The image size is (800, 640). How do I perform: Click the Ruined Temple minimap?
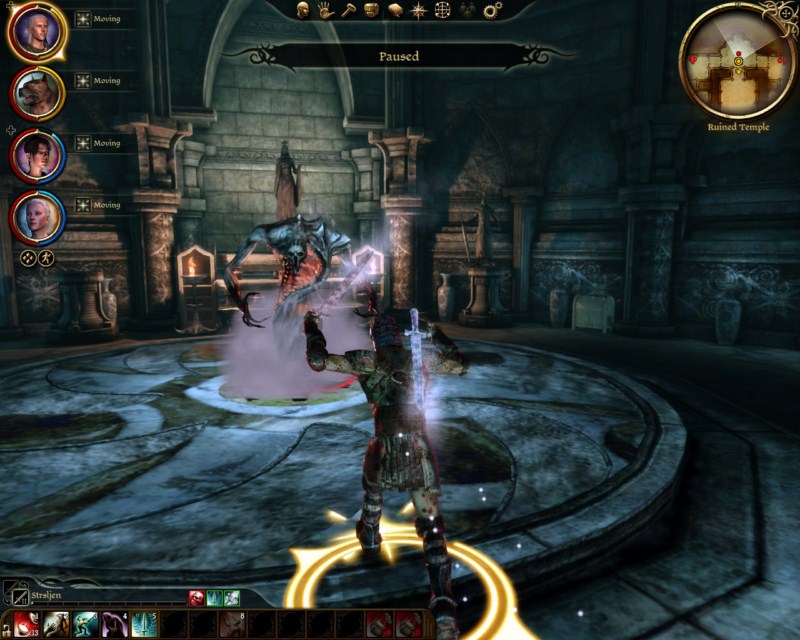(x=738, y=62)
